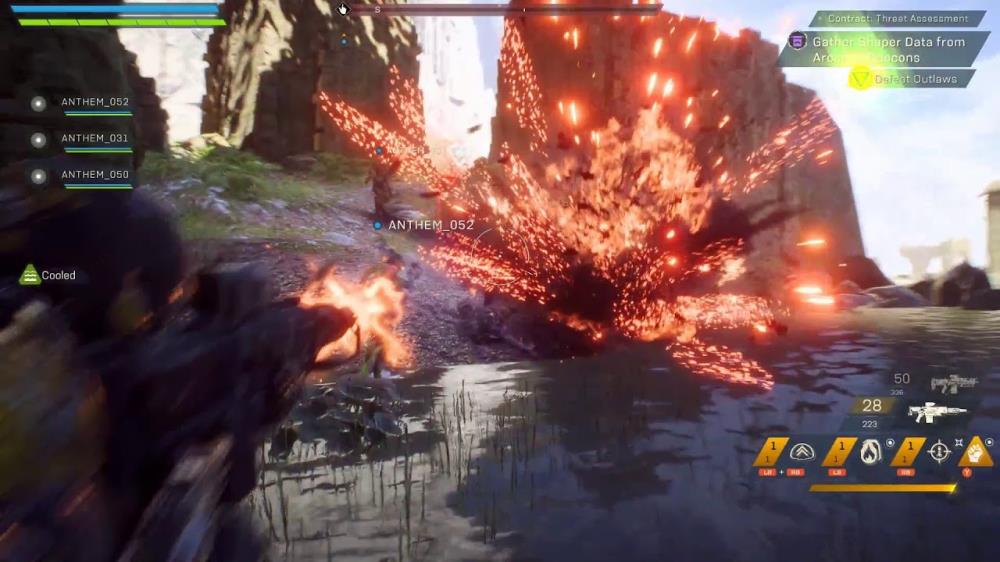Select squad member ANTHEM_050 in the team list
Image resolution: width=1000 pixels, height=562 pixels.
point(94,175)
